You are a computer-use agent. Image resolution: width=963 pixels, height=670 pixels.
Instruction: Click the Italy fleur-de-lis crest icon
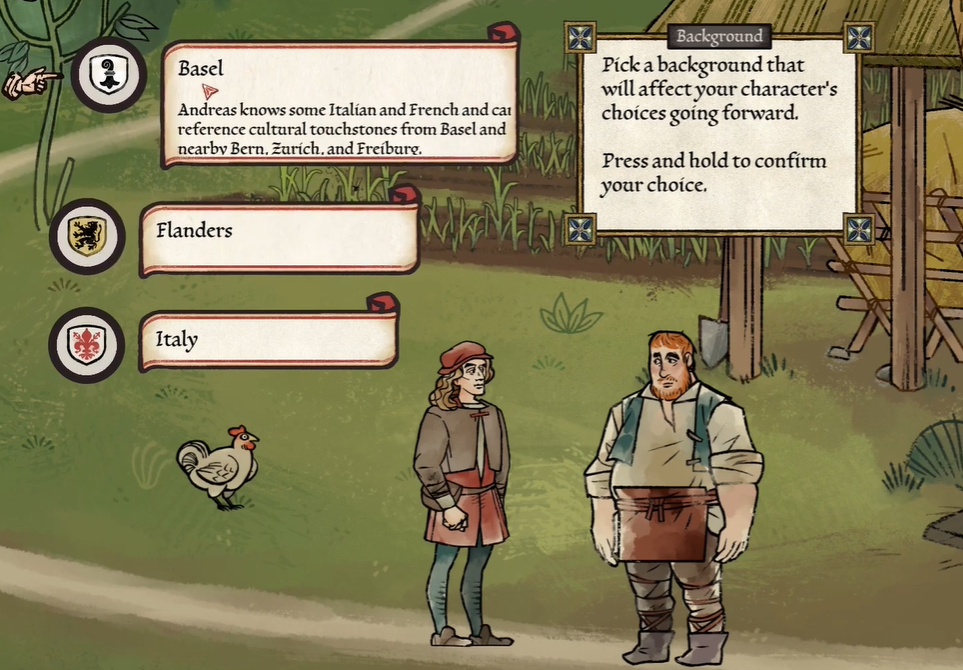tap(86, 345)
